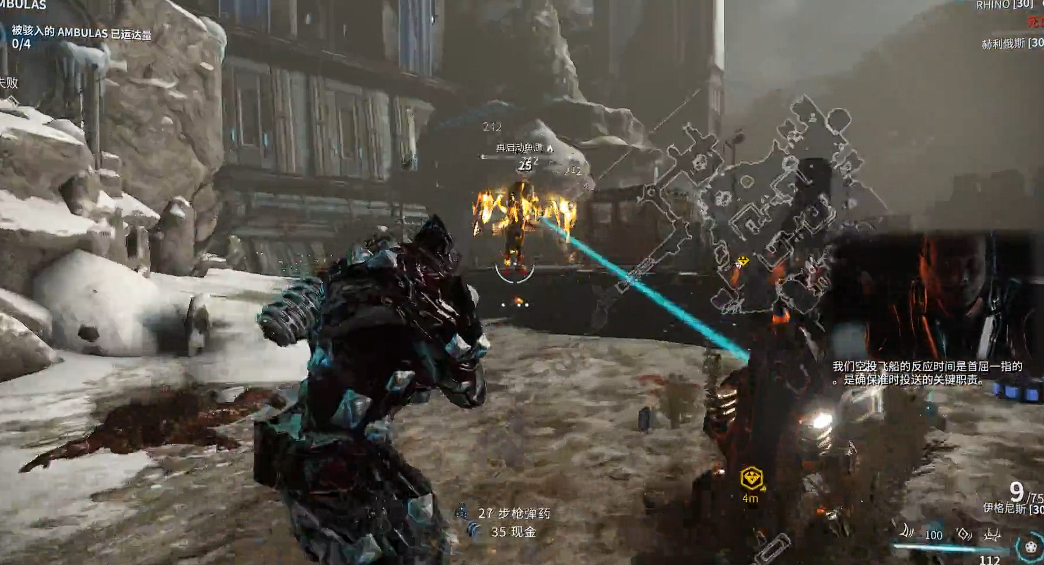1044x565 pixels.
Task: Click the transmission speaker portrait
Action: point(958,286)
